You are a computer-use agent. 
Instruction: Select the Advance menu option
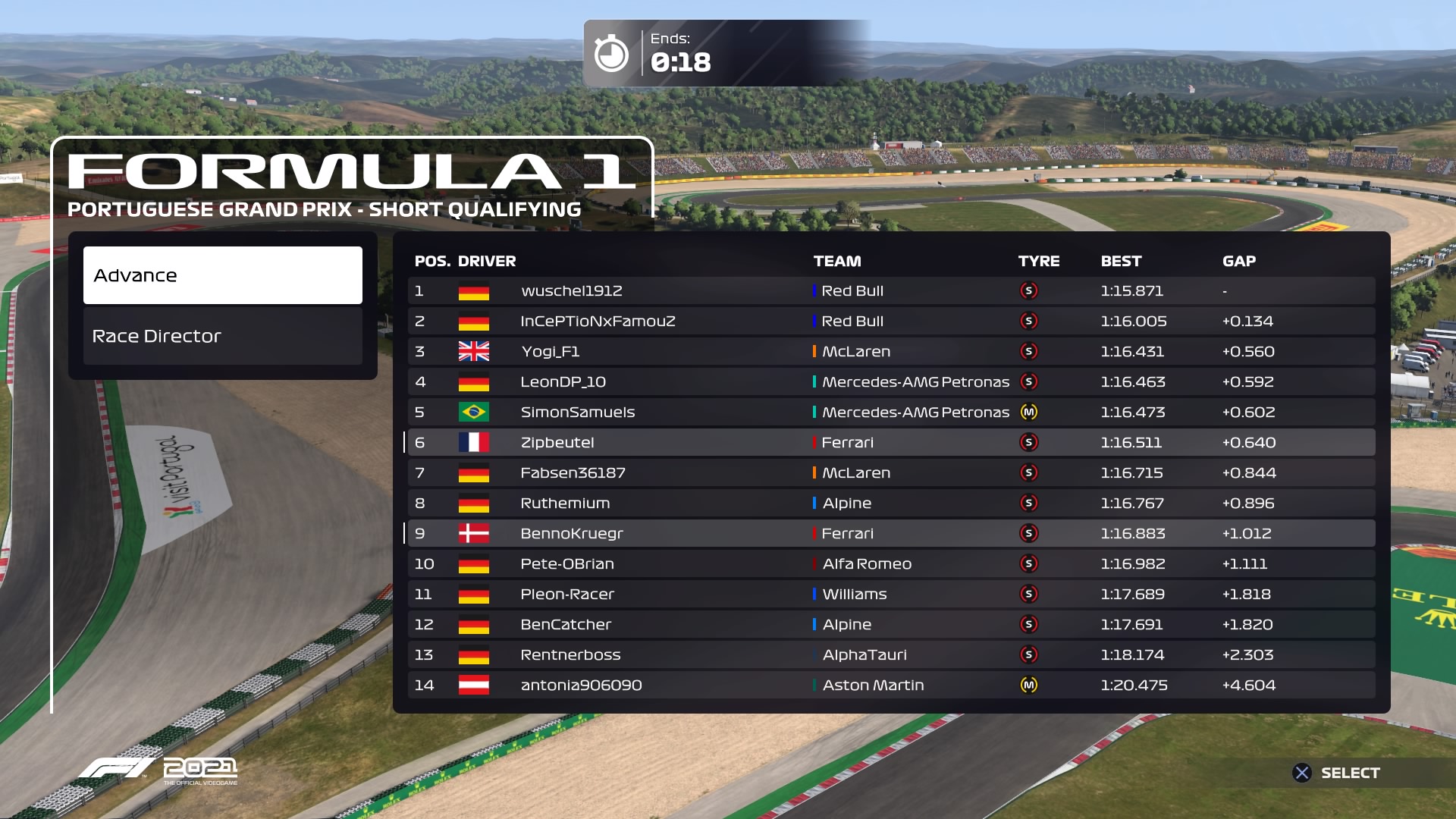coord(222,275)
